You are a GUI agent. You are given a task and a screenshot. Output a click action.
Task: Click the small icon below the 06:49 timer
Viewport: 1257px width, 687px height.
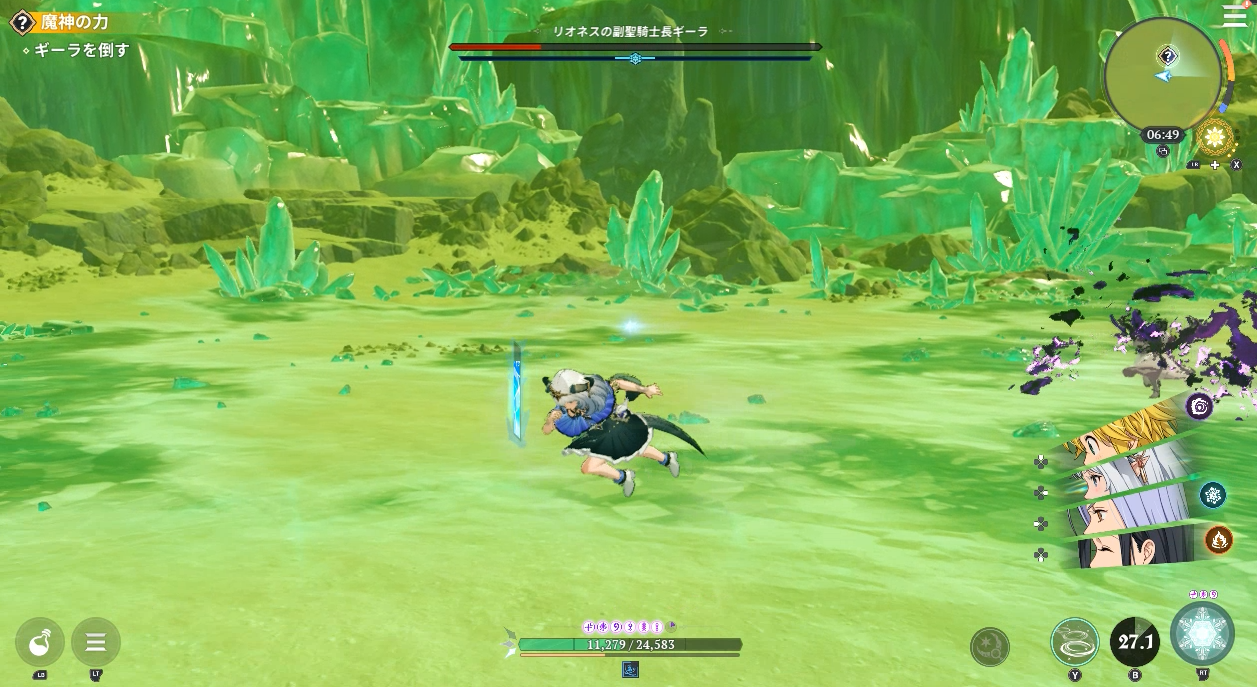(1162, 152)
